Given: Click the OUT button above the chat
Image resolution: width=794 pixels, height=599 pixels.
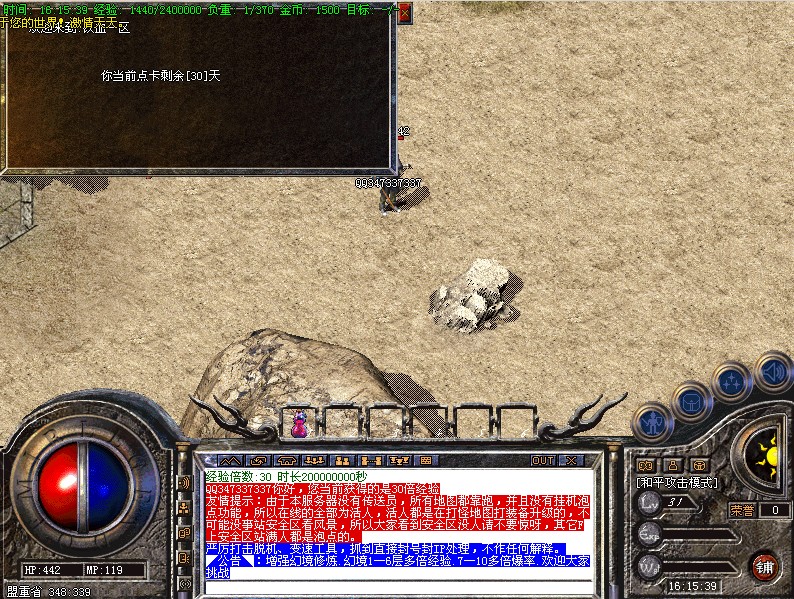Looking at the screenshot, I should (x=542, y=460).
